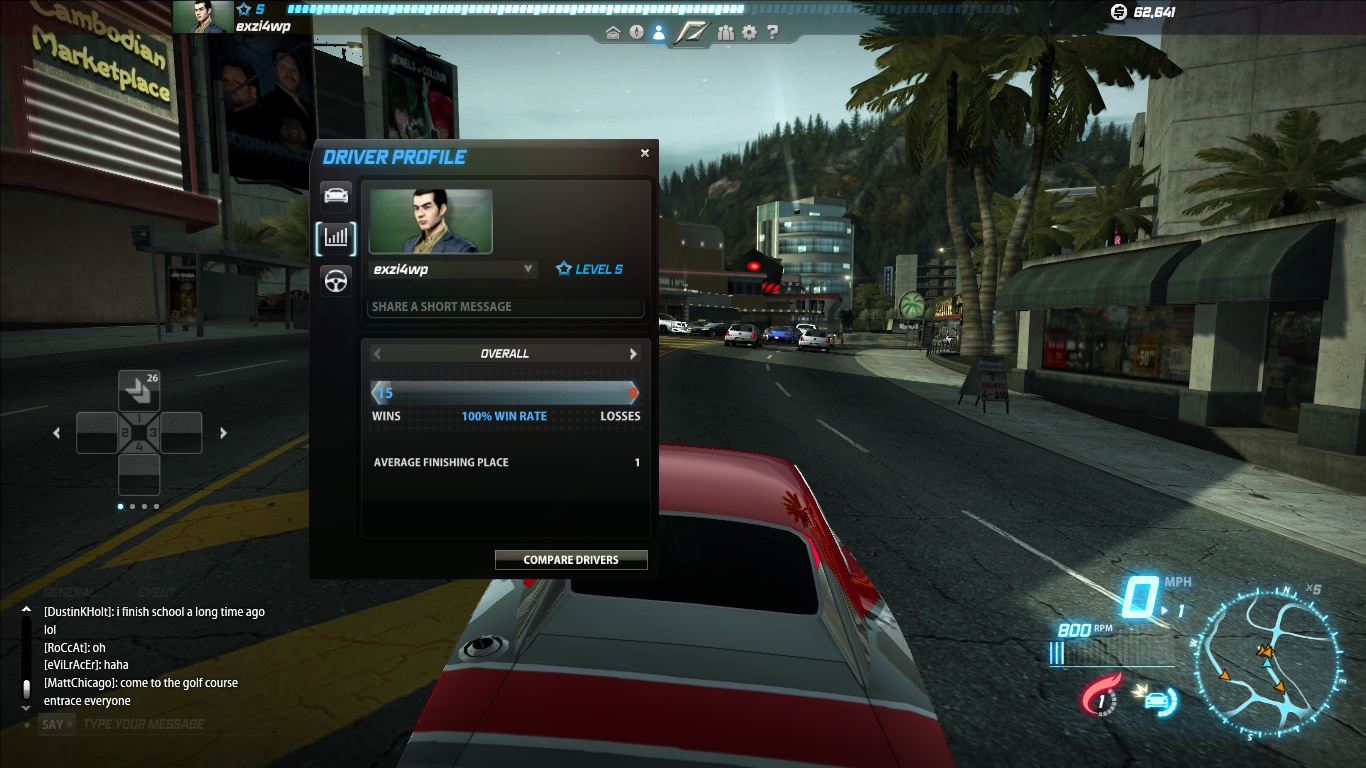Activate the powerup in slot 1
This screenshot has height=768, width=1366.
(x=139, y=390)
